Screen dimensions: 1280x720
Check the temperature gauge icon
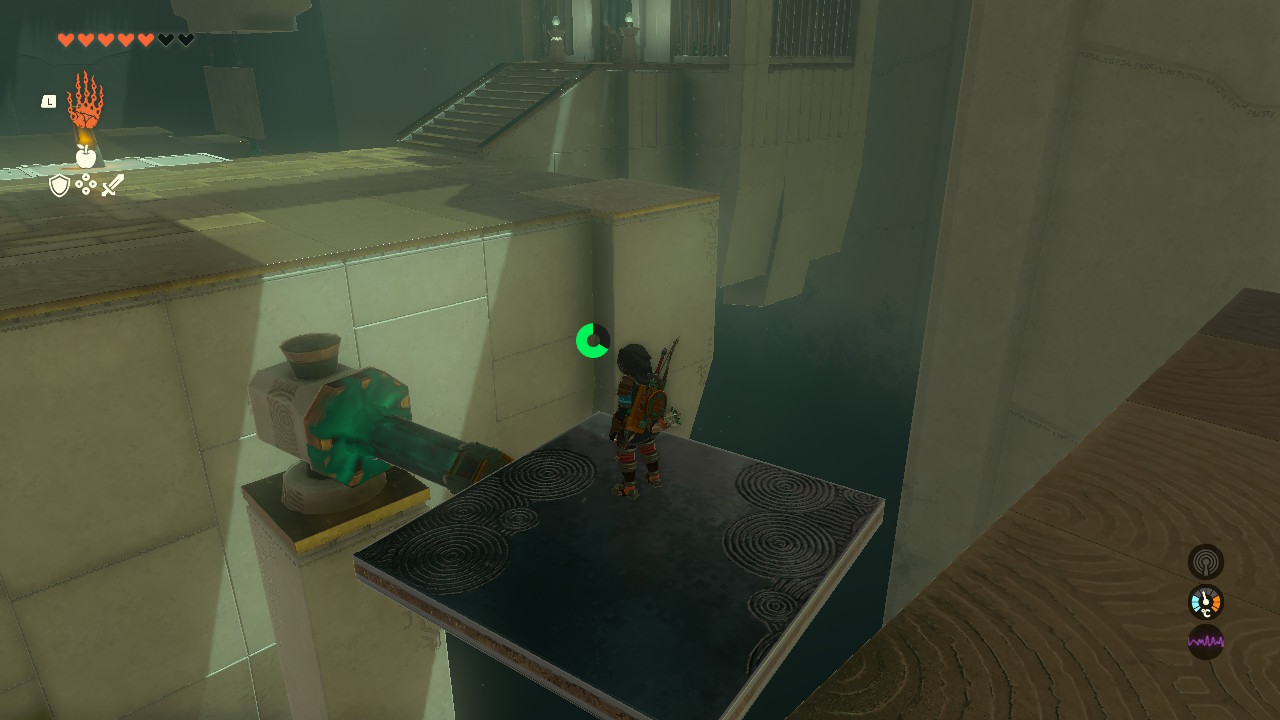[1205, 602]
